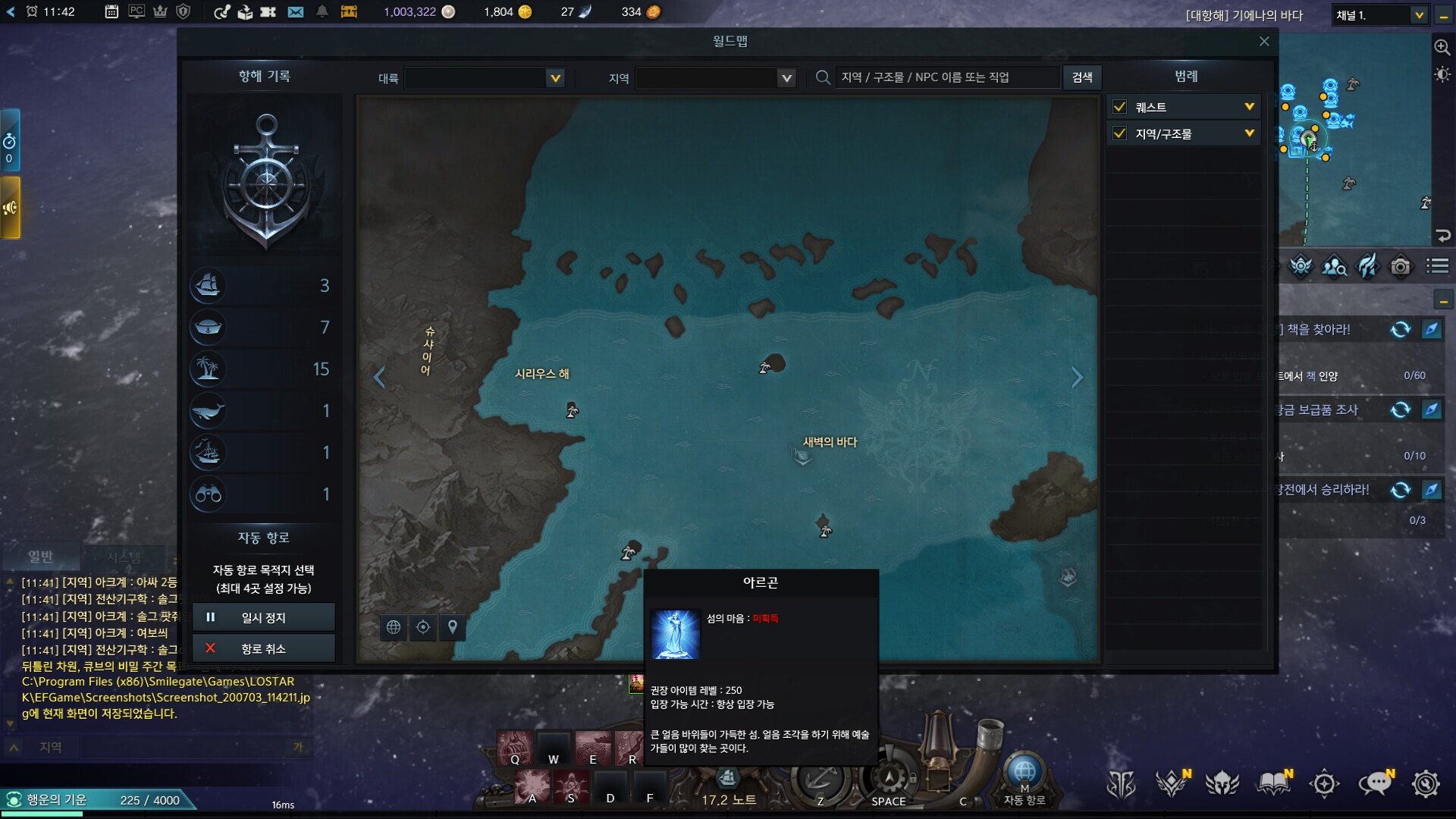Open the globe world view button

pos(394,627)
